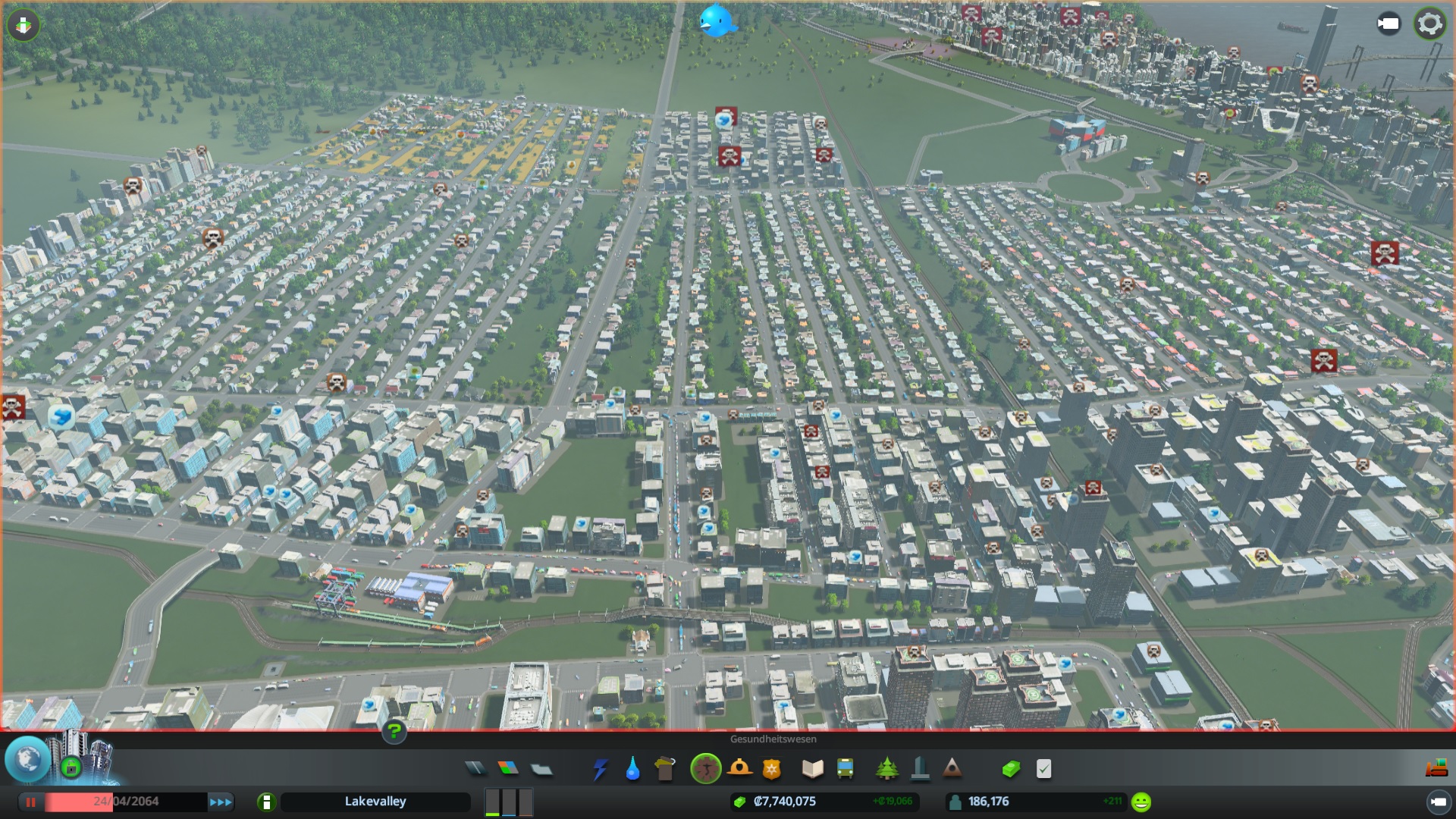Open the Police badge menu
Viewport: 1456px width, 819px height.
tap(771, 770)
